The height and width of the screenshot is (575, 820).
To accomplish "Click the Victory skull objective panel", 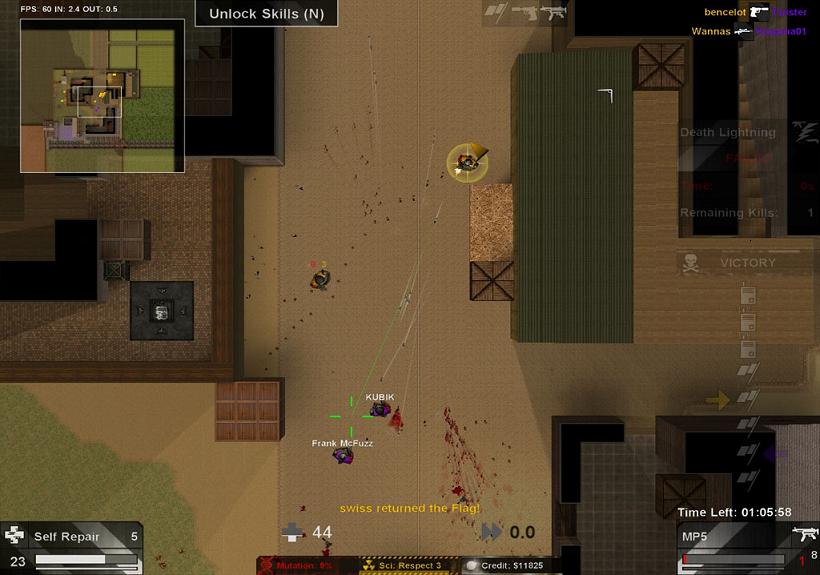I will (742, 263).
